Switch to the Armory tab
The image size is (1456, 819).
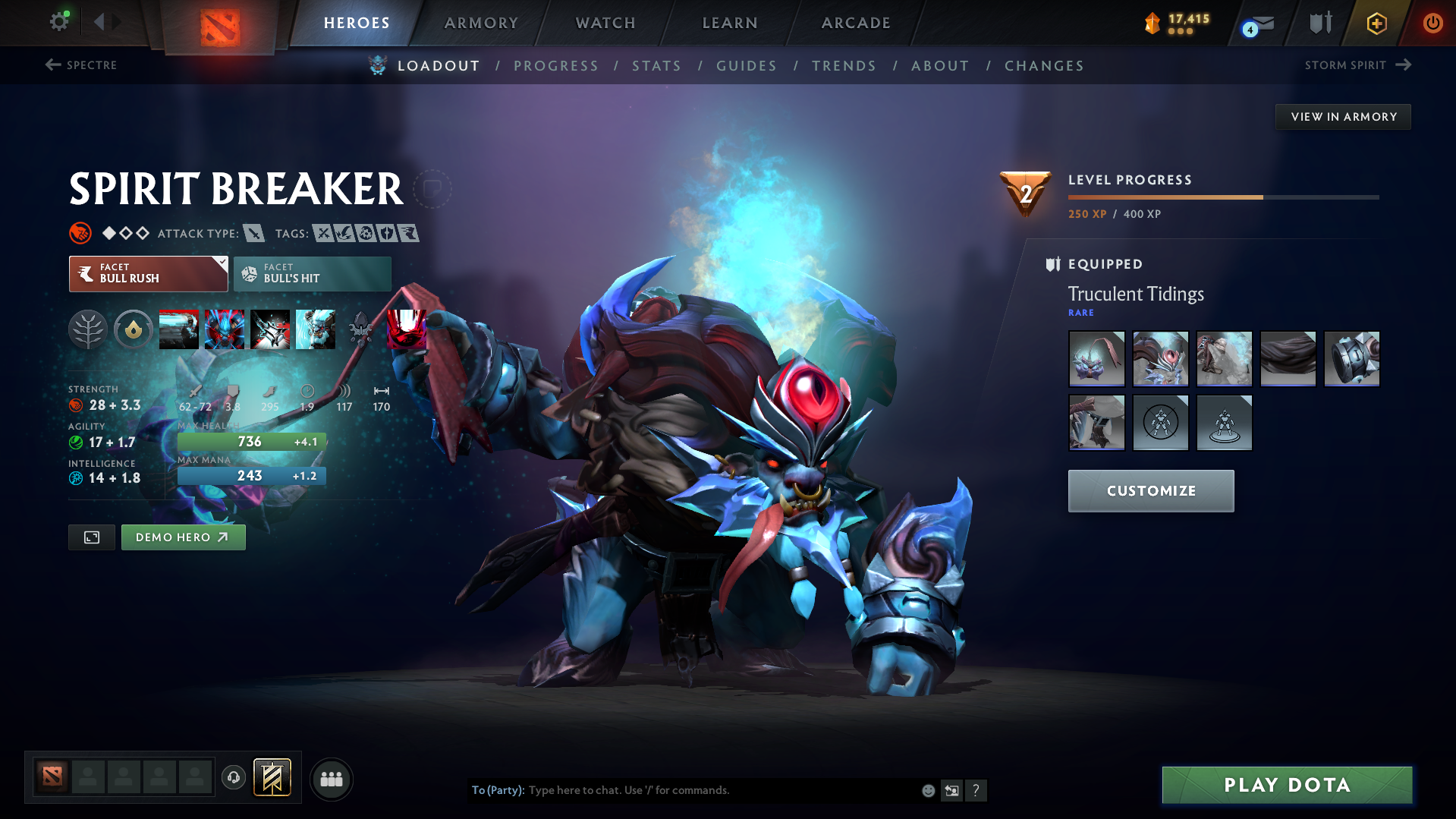click(481, 23)
